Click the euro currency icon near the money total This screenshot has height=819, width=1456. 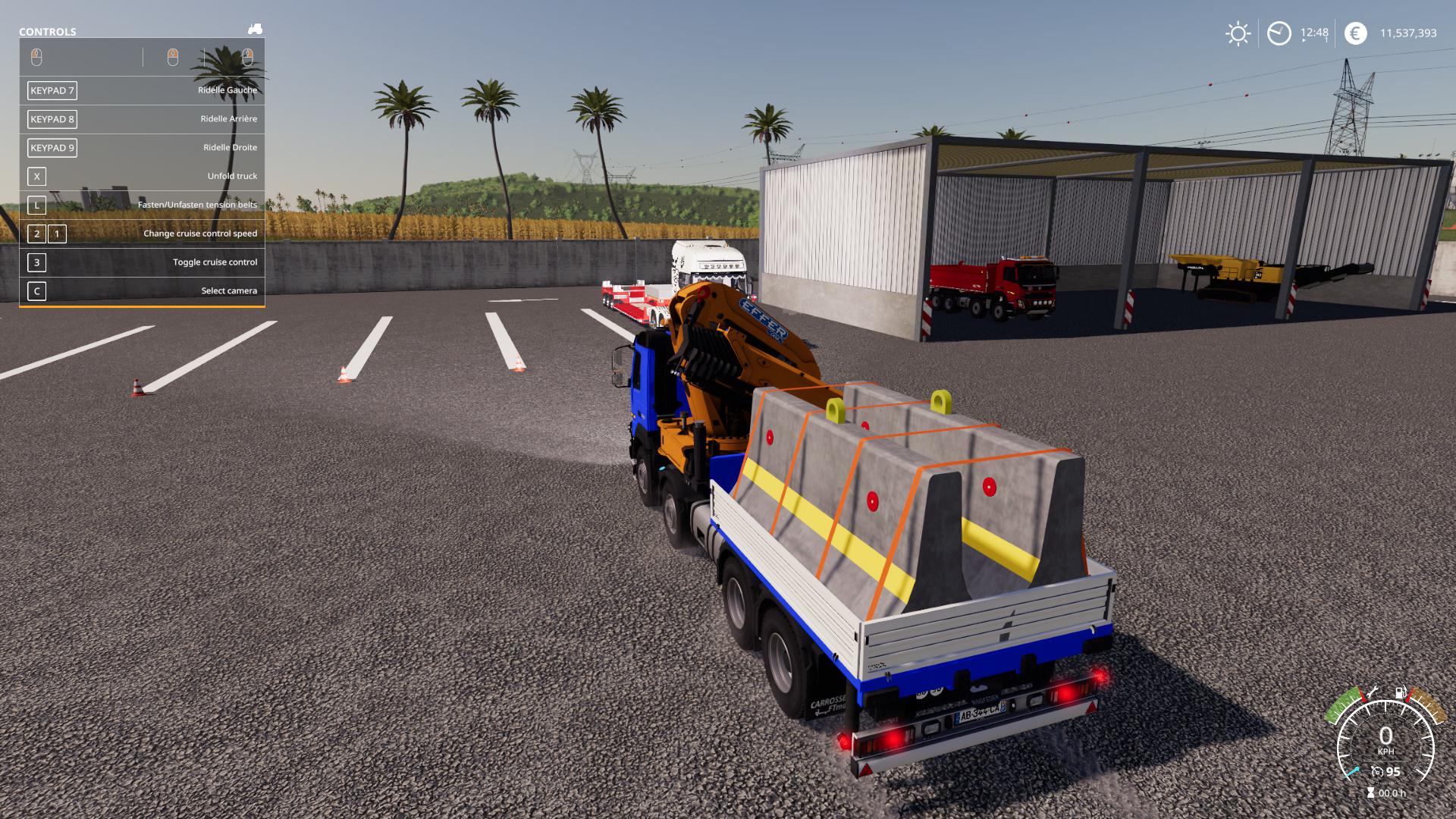pos(1356,33)
